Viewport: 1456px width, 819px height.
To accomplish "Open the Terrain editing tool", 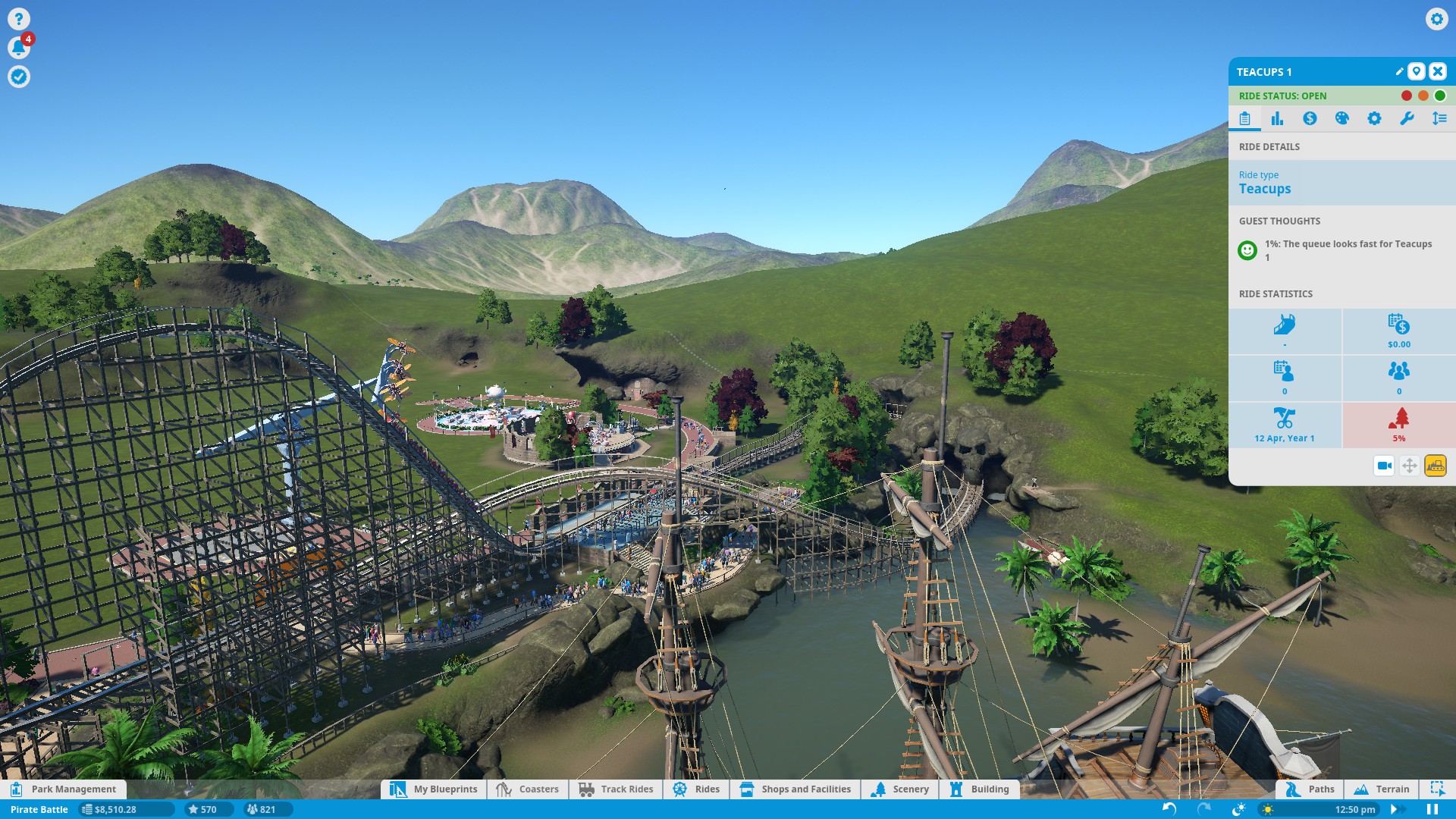I will pyautogui.click(x=1382, y=789).
